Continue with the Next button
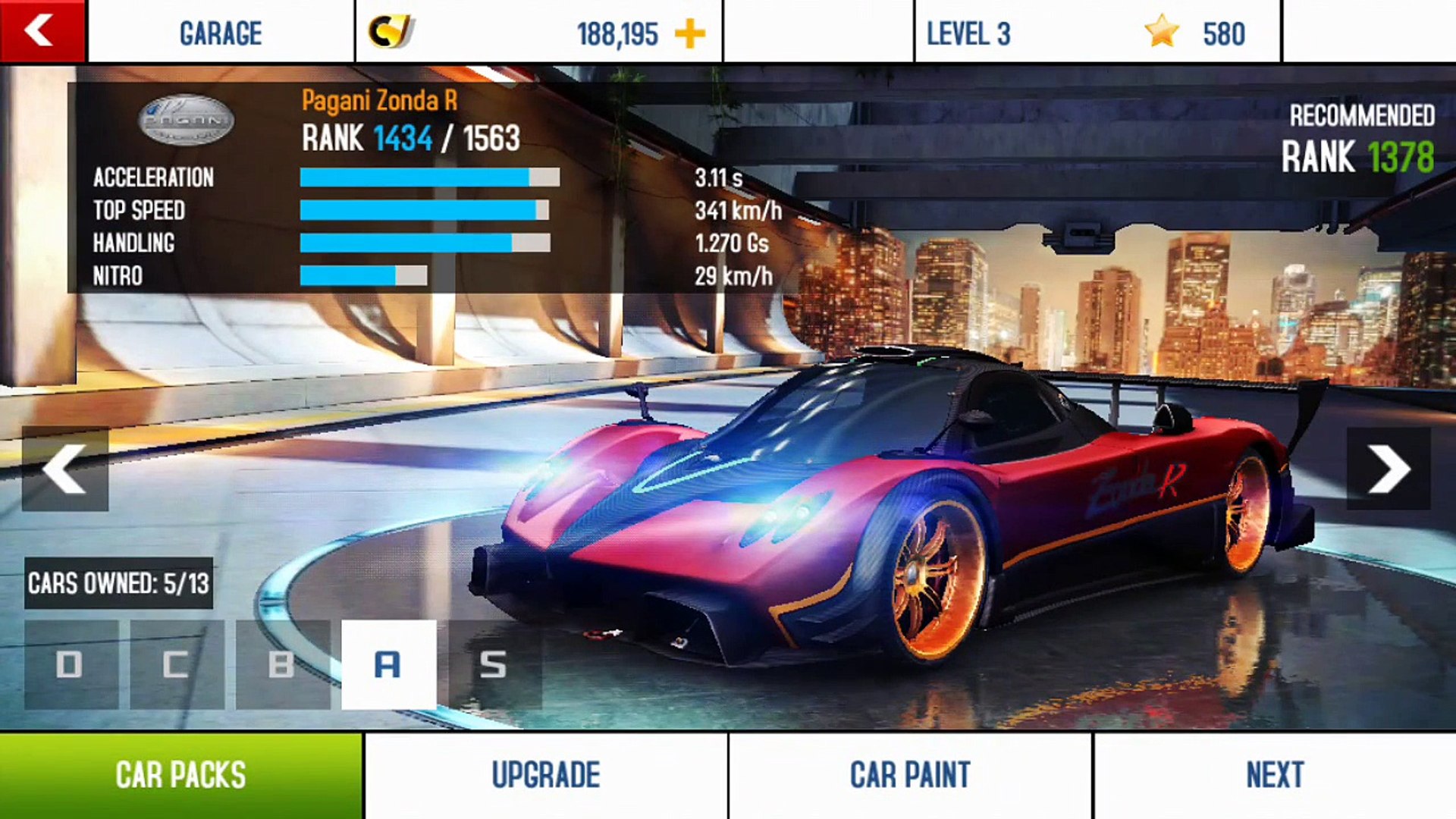Viewport: 1456px width, 819px height. [x=1275, y=775]
